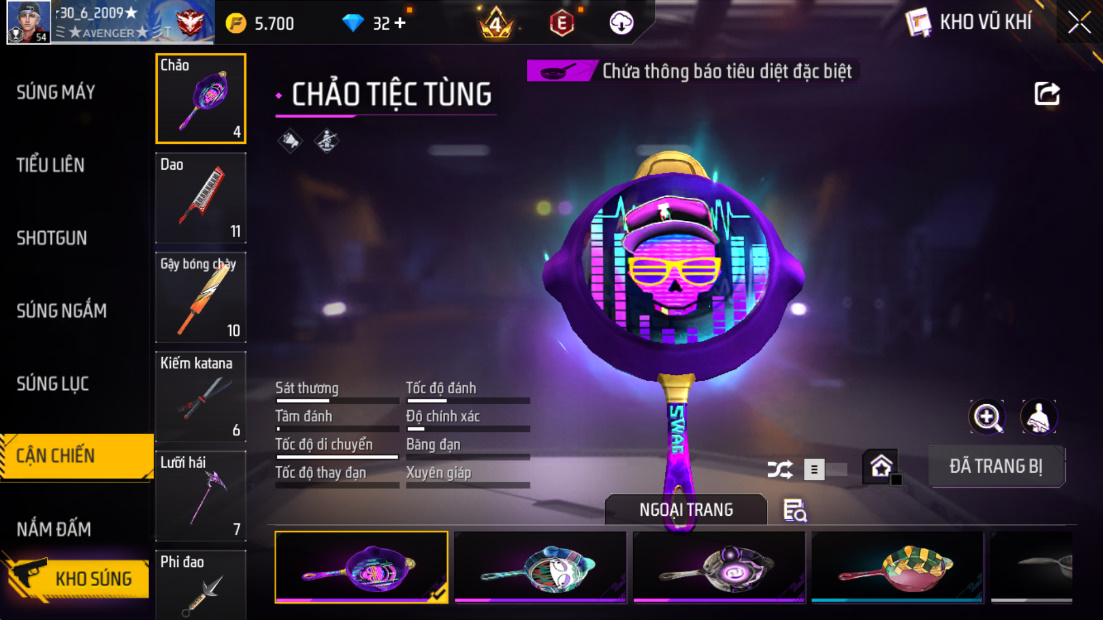Select the green and yellow striped pan skin
Image resolution: width=1103 pixels, height=620 pixels.
coord(897,567)
